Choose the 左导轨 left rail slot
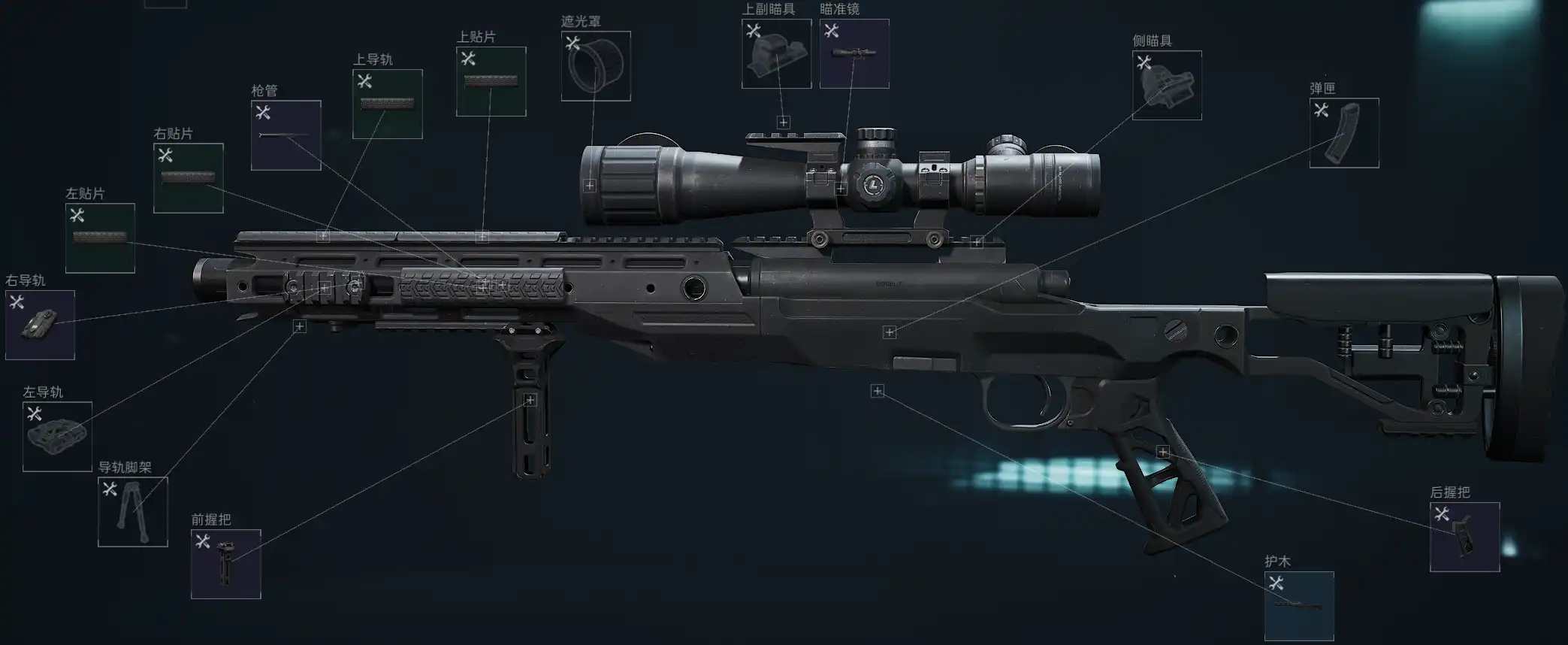 point(57,437)
